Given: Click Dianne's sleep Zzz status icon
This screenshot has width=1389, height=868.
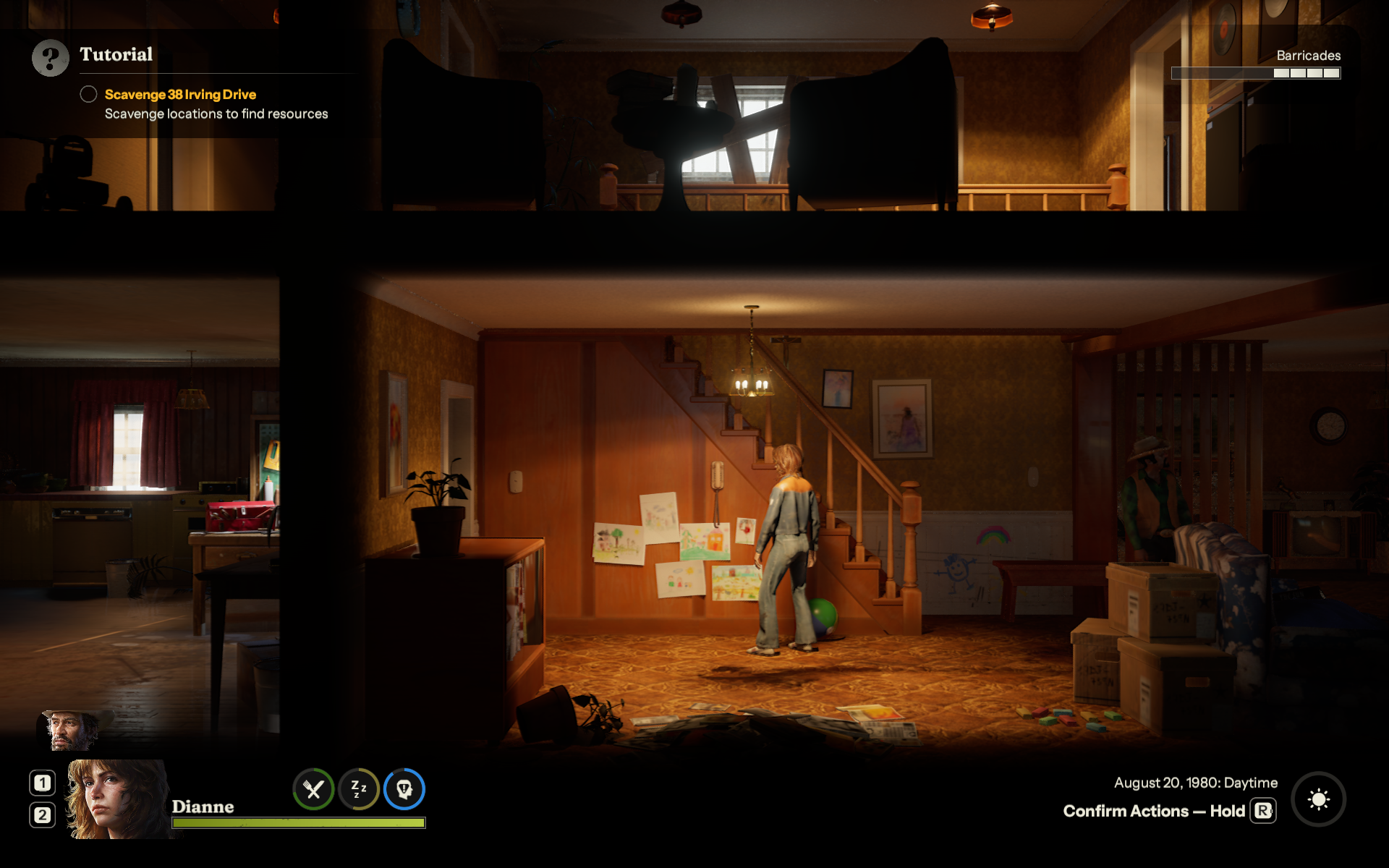Looking at the screenshot, I should point(359,789).
